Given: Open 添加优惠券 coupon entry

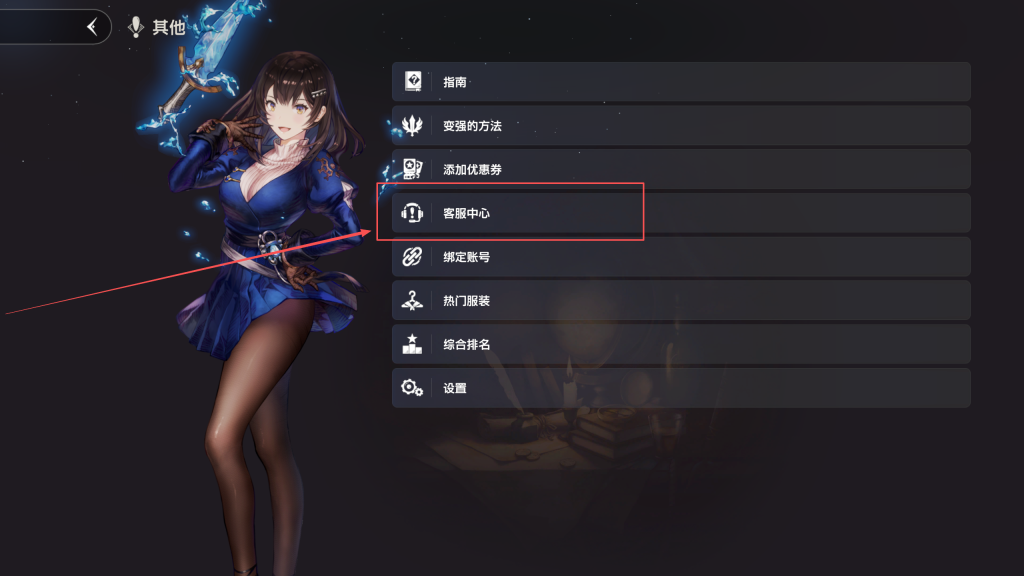Looking at the screenshot, I should point(680,169).
